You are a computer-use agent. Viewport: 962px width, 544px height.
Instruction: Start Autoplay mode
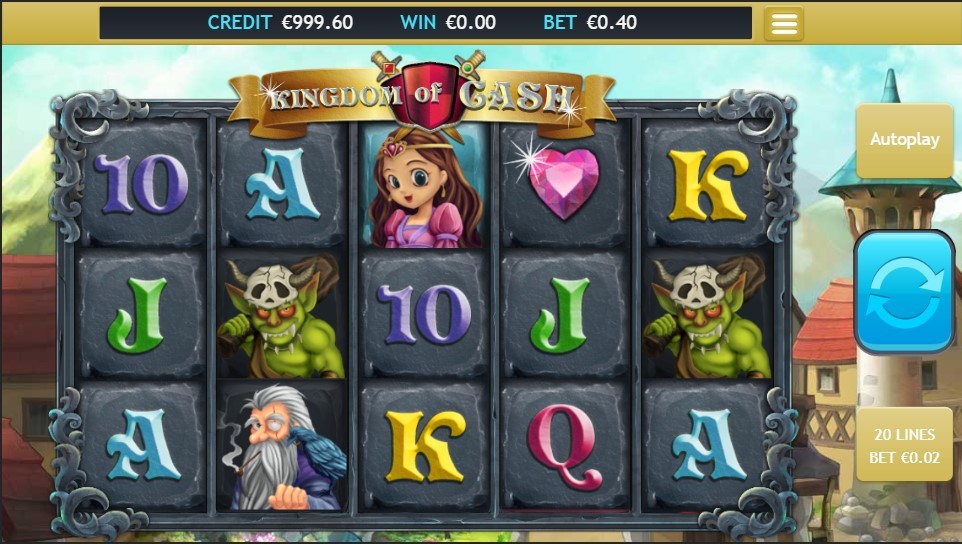[904, 140]
